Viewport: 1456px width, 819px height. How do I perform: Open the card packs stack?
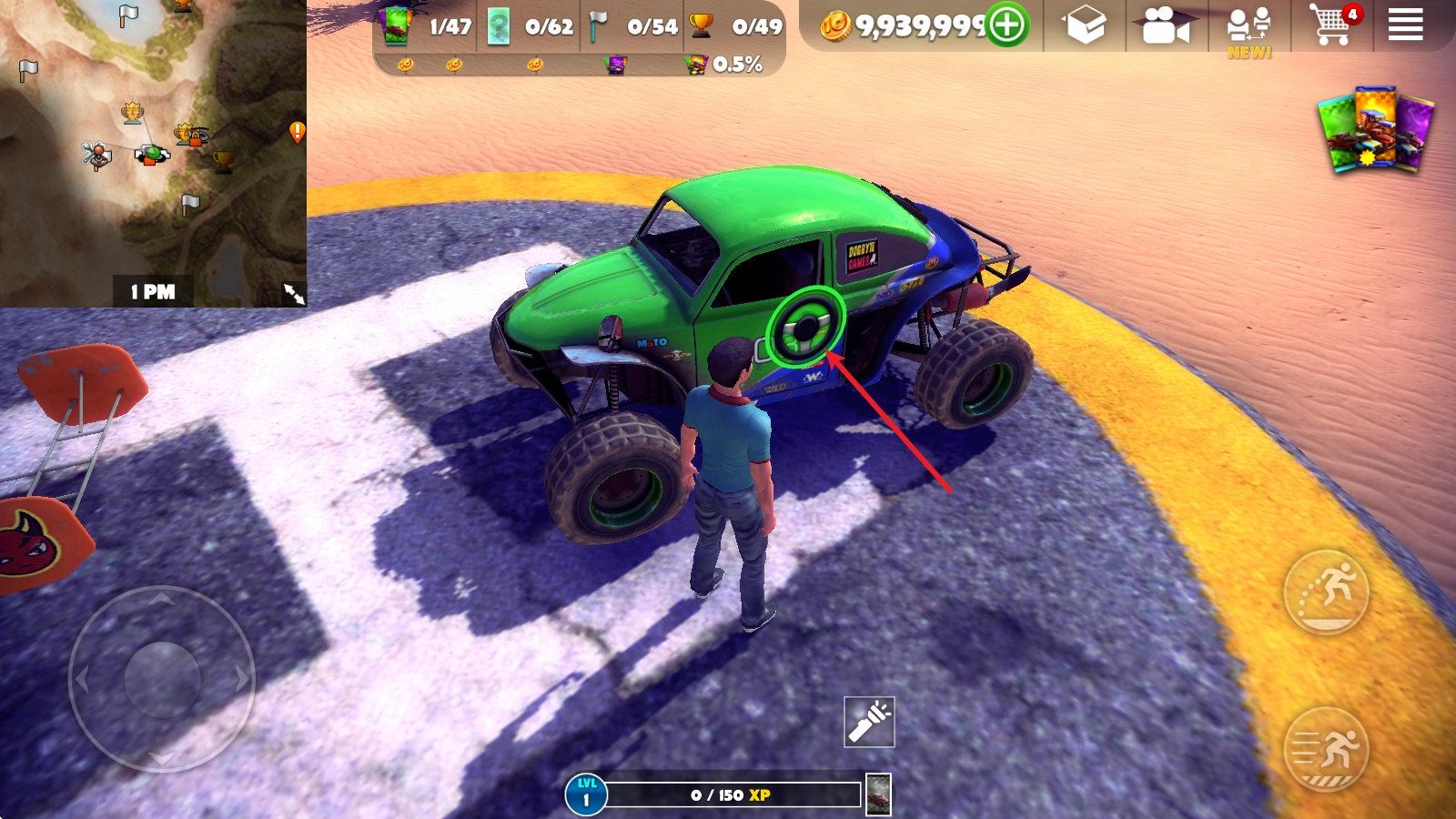[1376, 130]
